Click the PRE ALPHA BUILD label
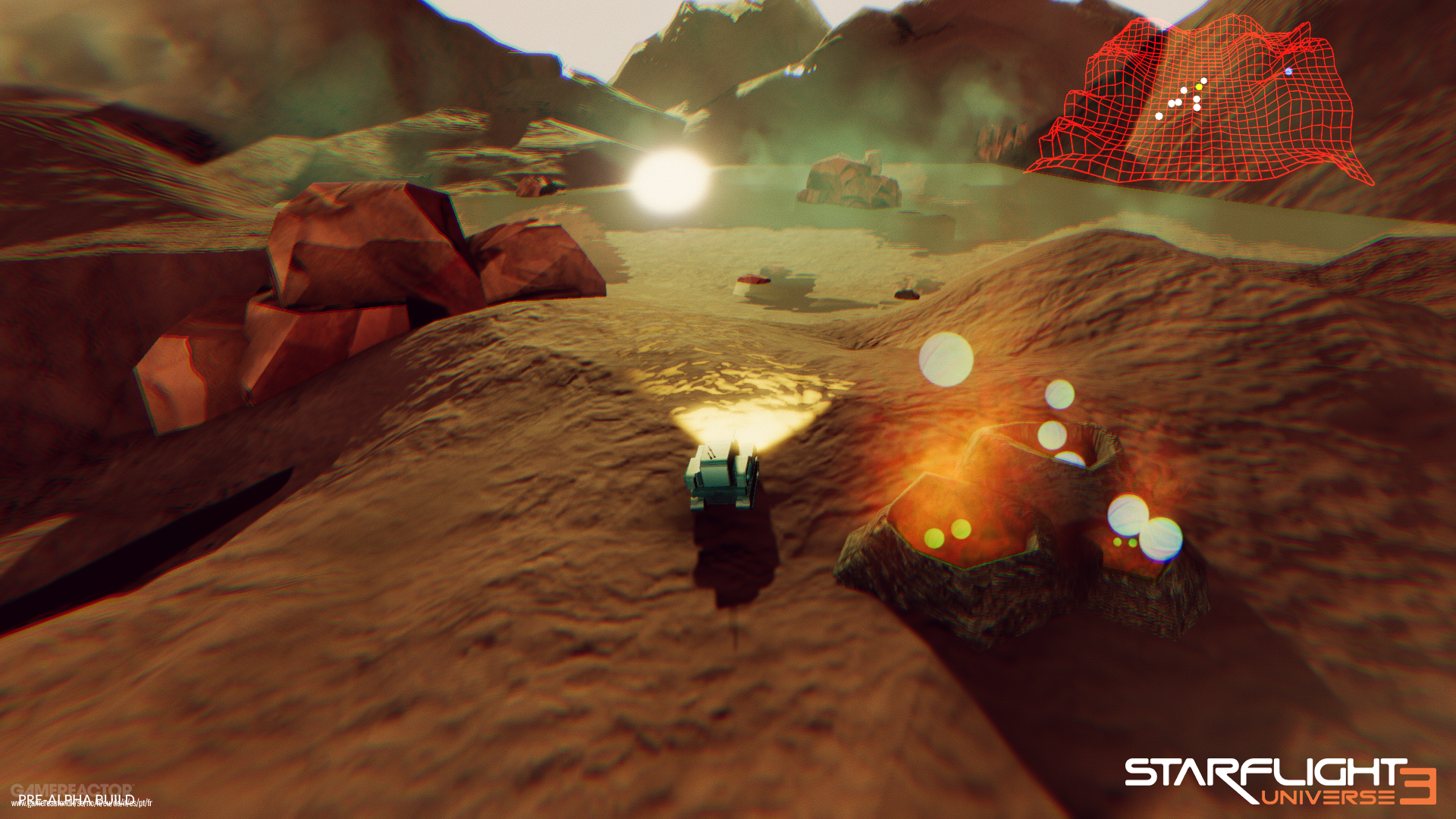This screenshot has height=819, width=1456. pos(76,798)
